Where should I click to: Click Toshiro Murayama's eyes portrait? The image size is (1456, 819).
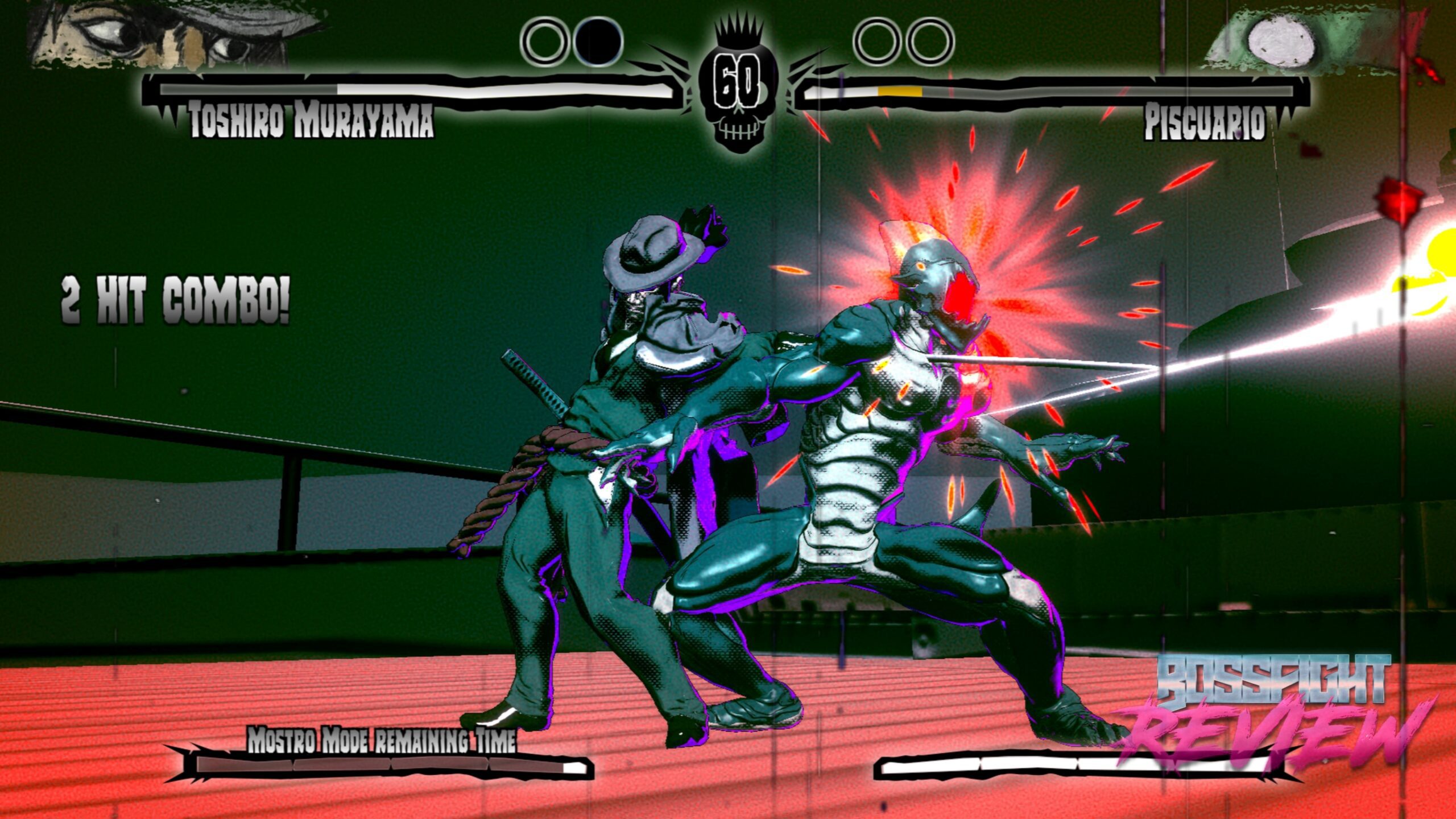(x=171, y=34)
